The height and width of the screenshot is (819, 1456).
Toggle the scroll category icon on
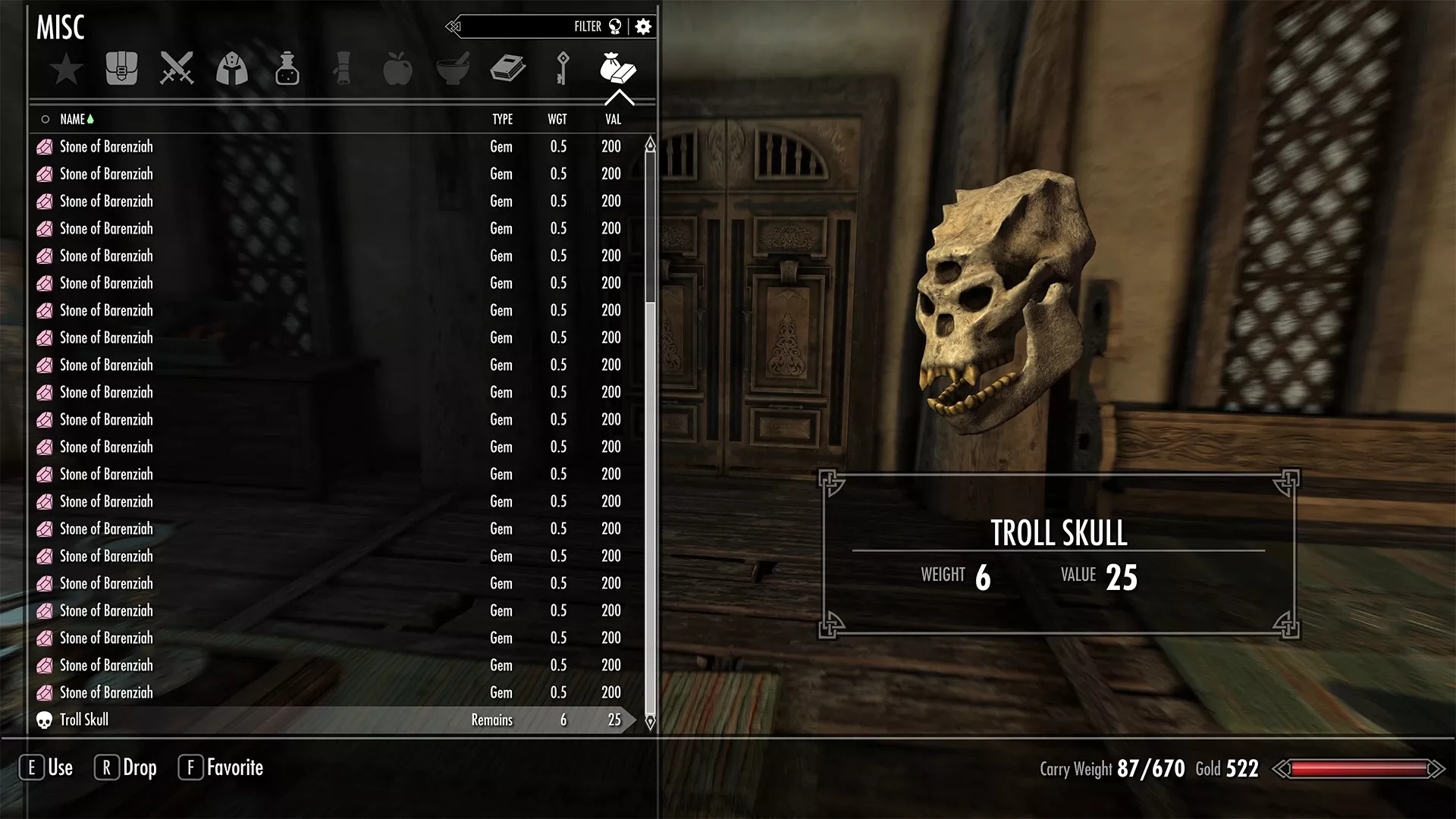pyautogui.click(x=342, y=68)
